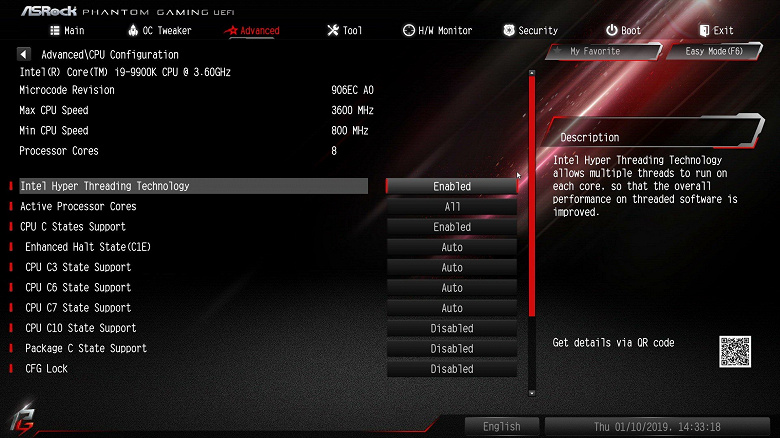Open the OC Tweaker tab

[159, 31]
